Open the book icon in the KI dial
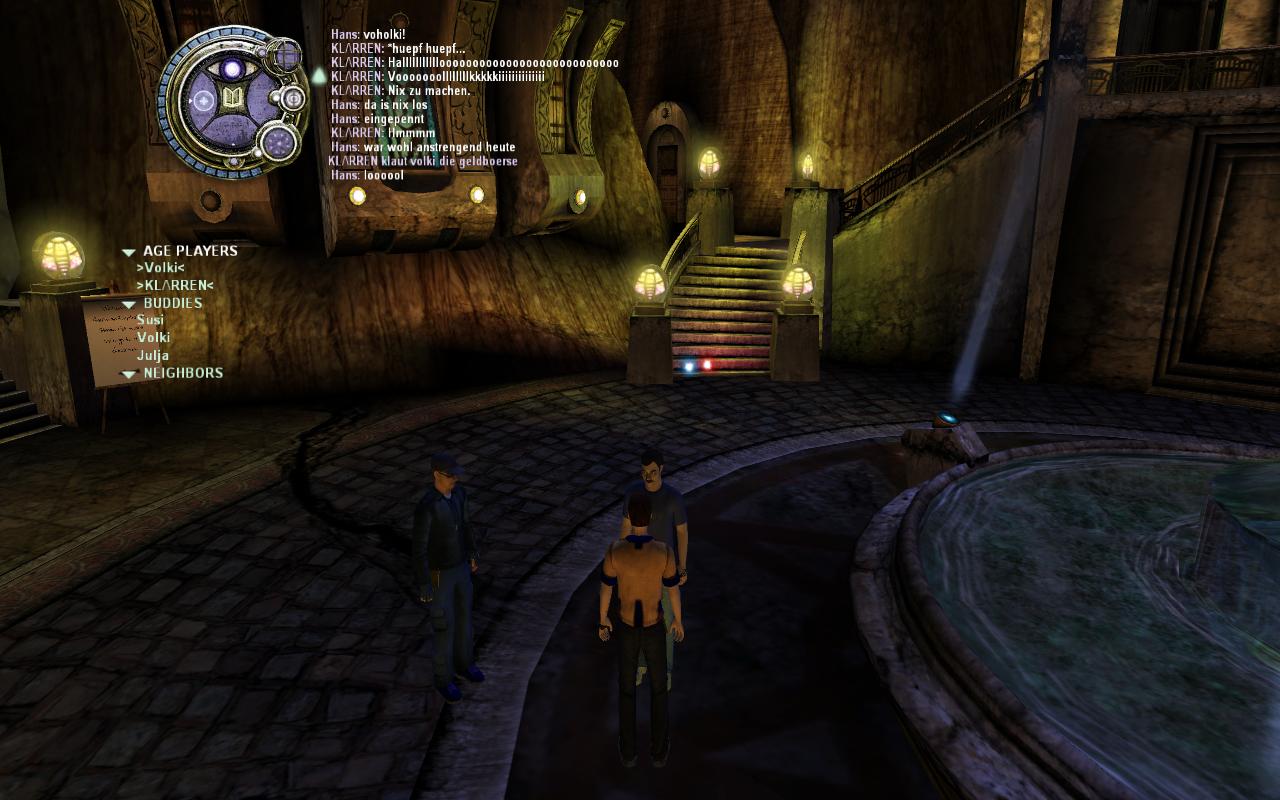The height and width of the screenshot is (800, 1280). 233,99
